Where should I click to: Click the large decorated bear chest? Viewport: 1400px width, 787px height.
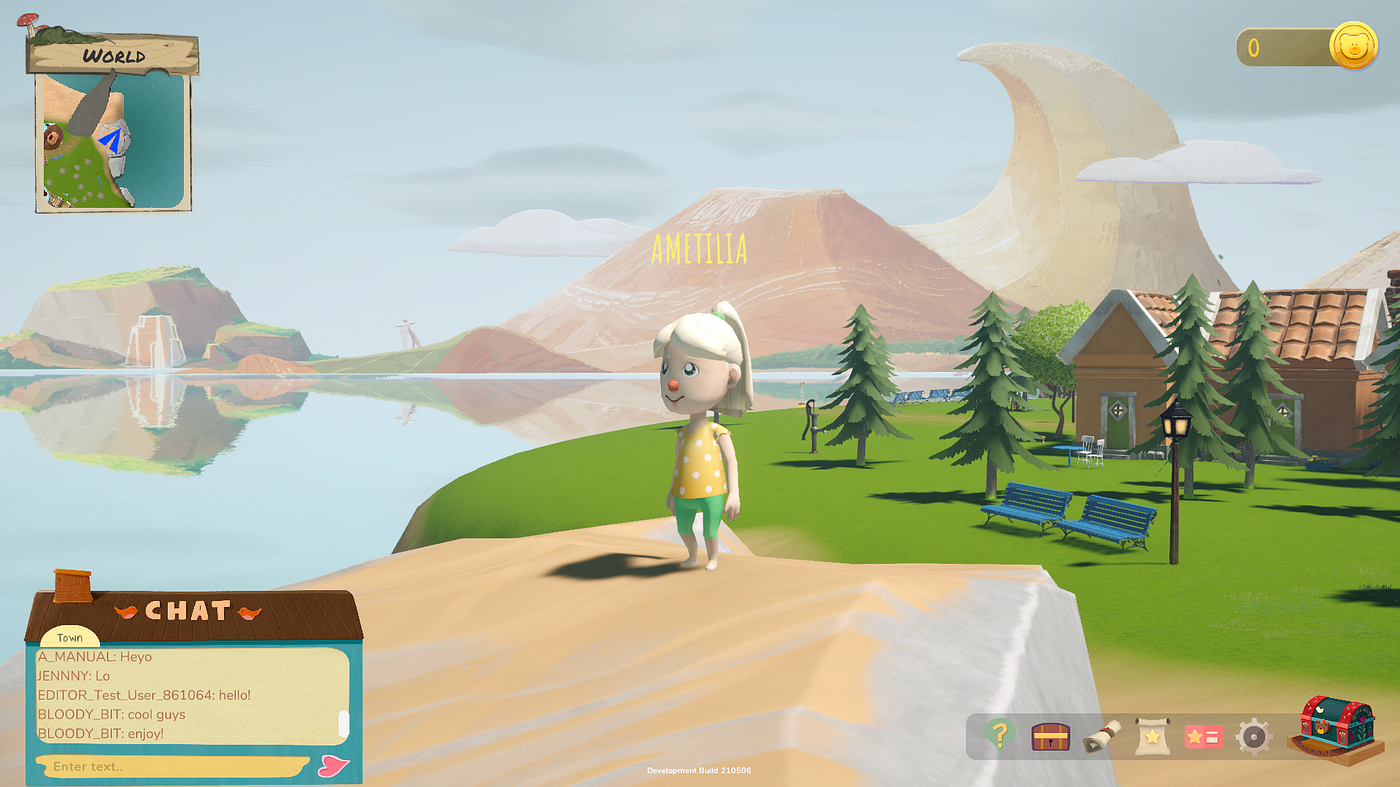pos(1336,728)
